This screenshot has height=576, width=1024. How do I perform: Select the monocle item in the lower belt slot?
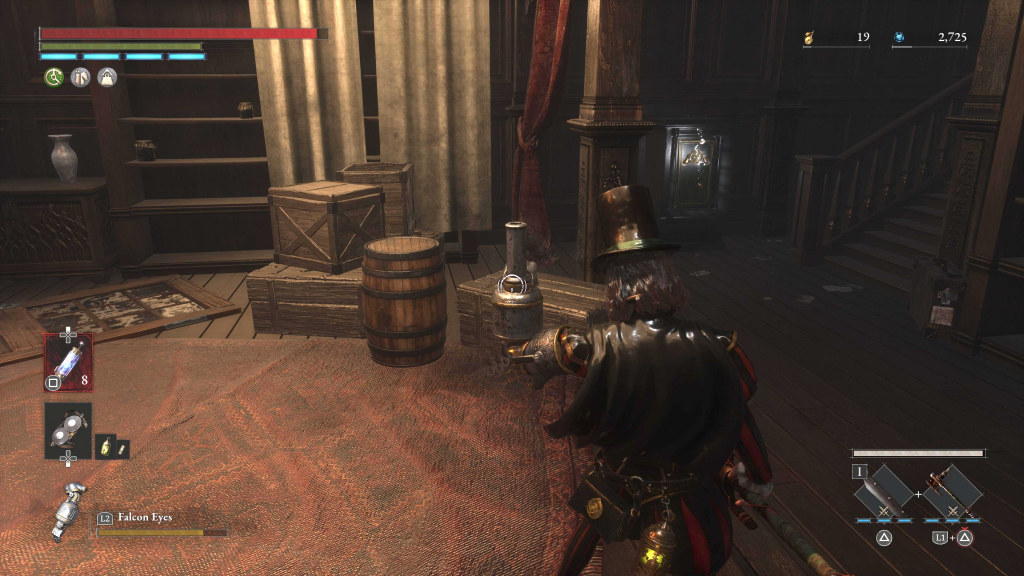point(68,430)
